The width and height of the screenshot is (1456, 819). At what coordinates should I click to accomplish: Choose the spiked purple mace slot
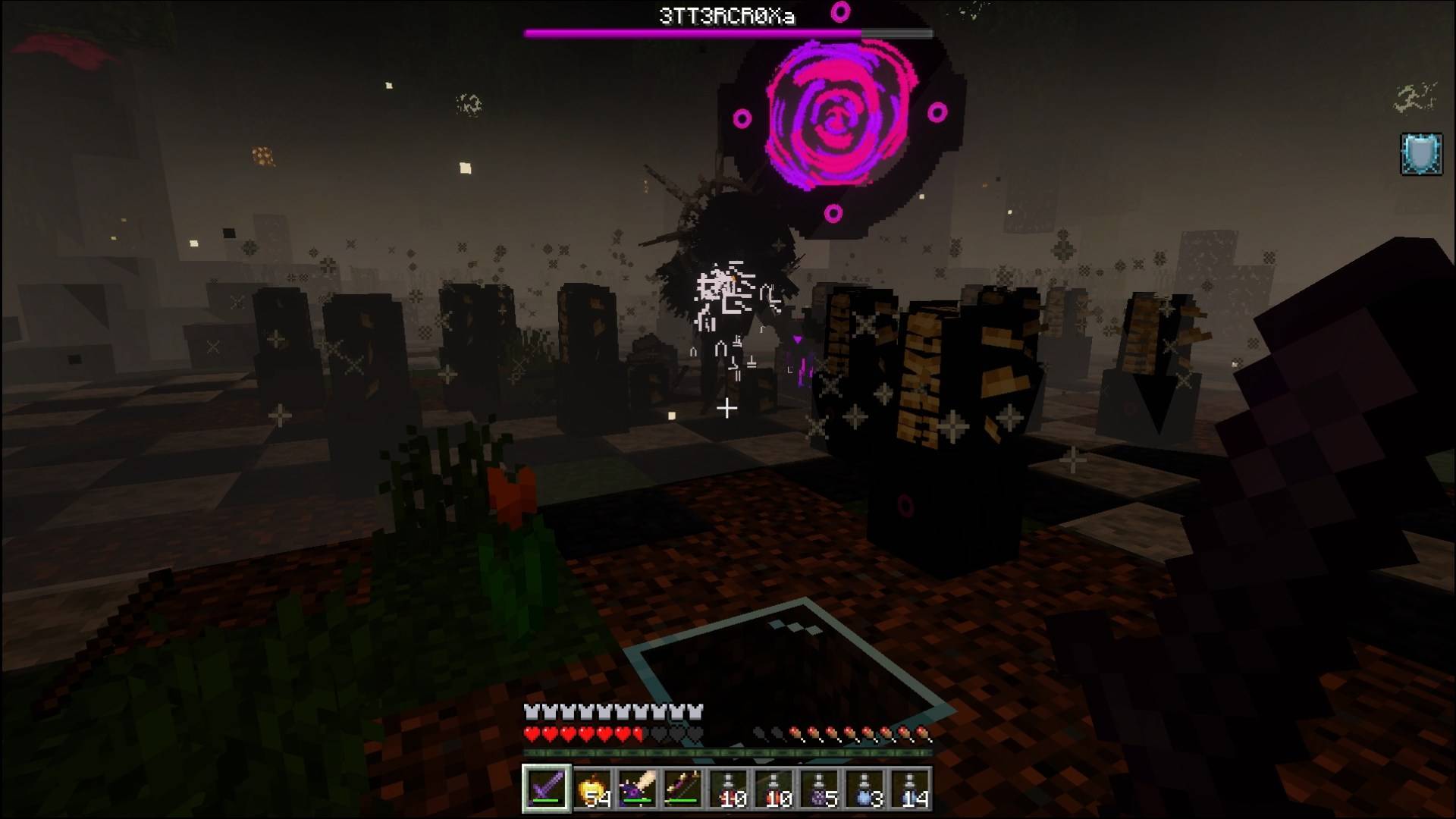(637, 789)
